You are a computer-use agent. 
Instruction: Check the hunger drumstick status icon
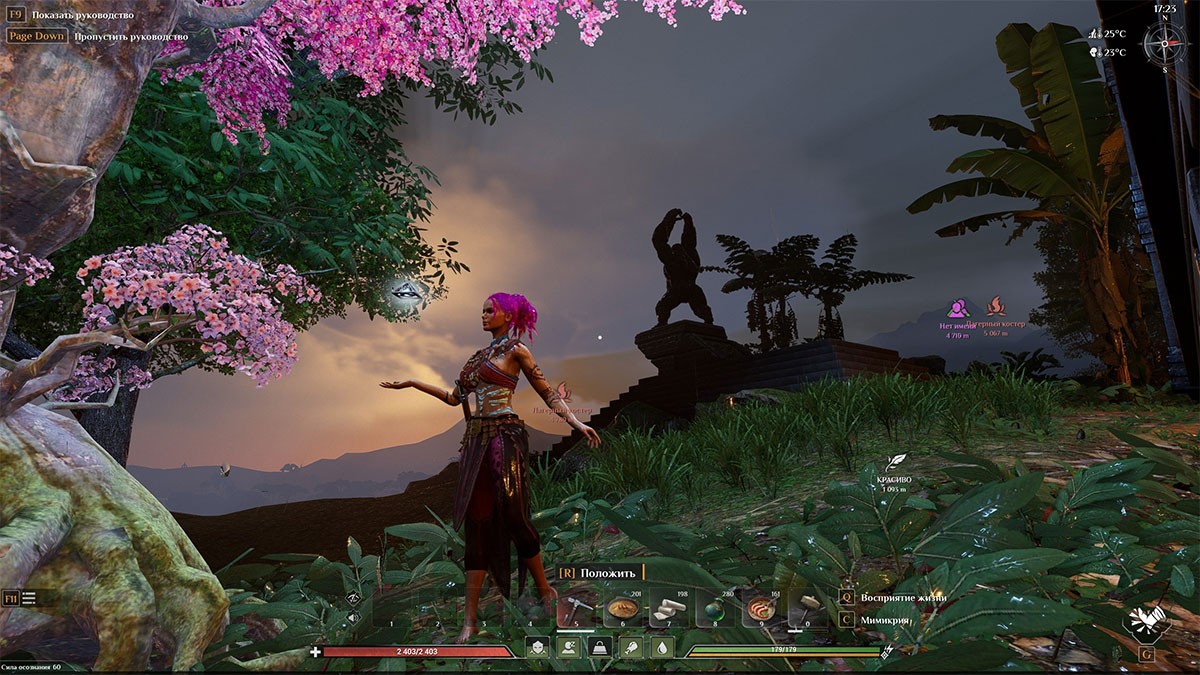tap(631, 648)
